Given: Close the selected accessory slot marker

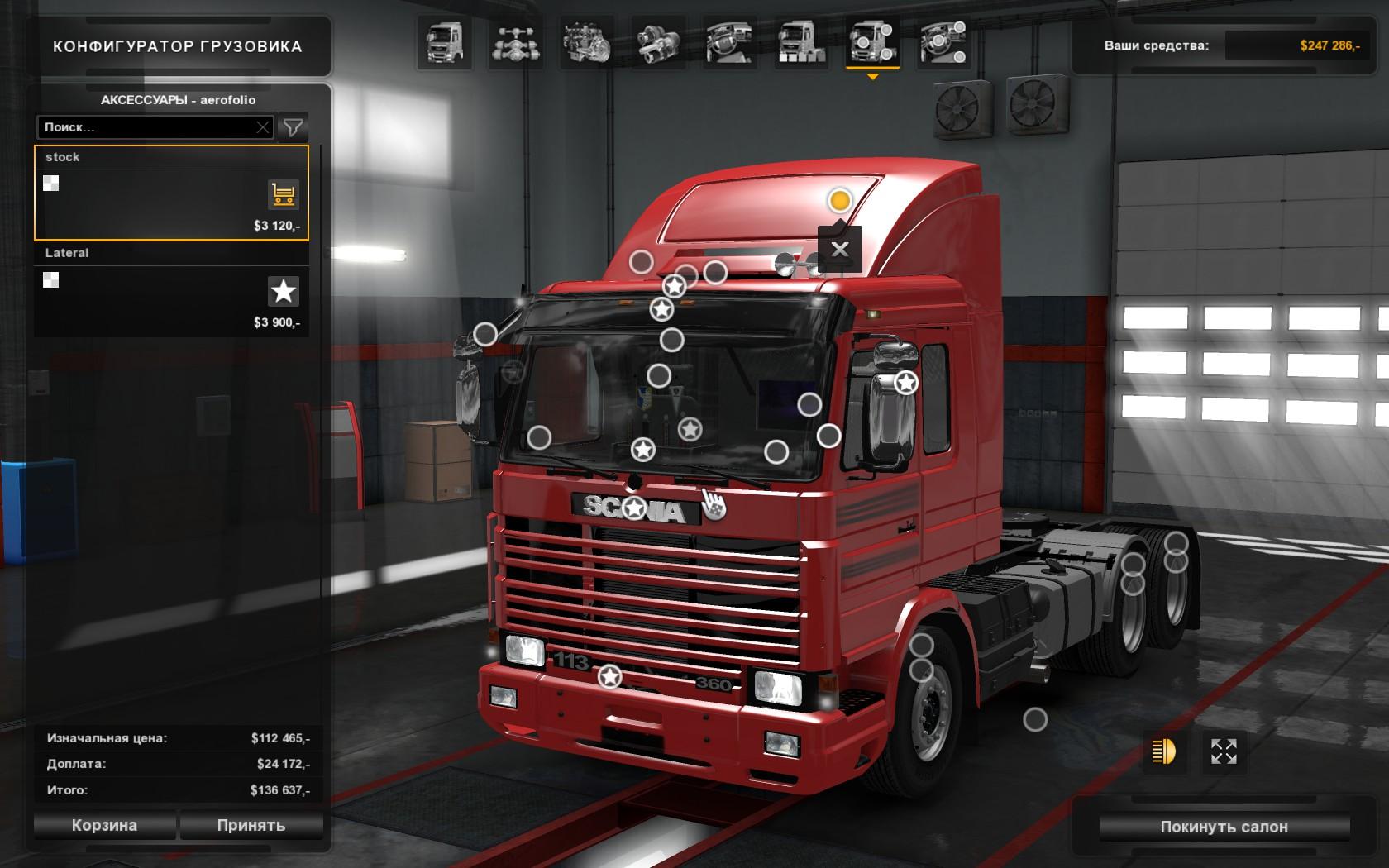Looking at the screenshot, I should (x=839, y=249).
